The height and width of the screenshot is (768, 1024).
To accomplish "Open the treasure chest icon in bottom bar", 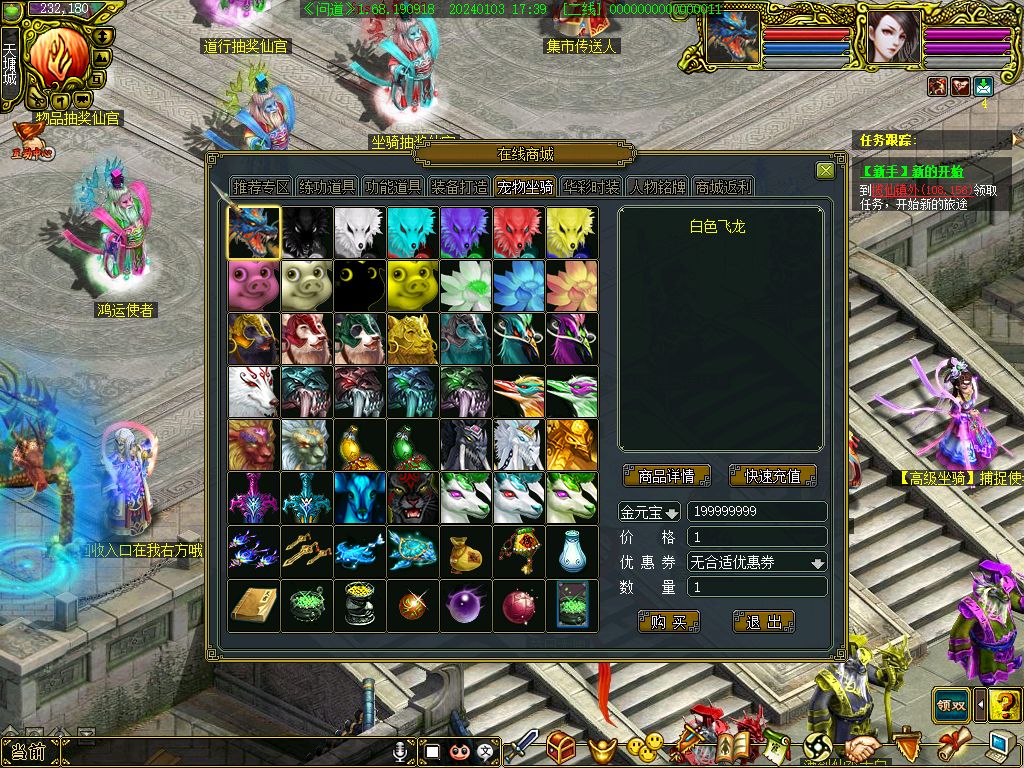I will [x=560, y=746].
